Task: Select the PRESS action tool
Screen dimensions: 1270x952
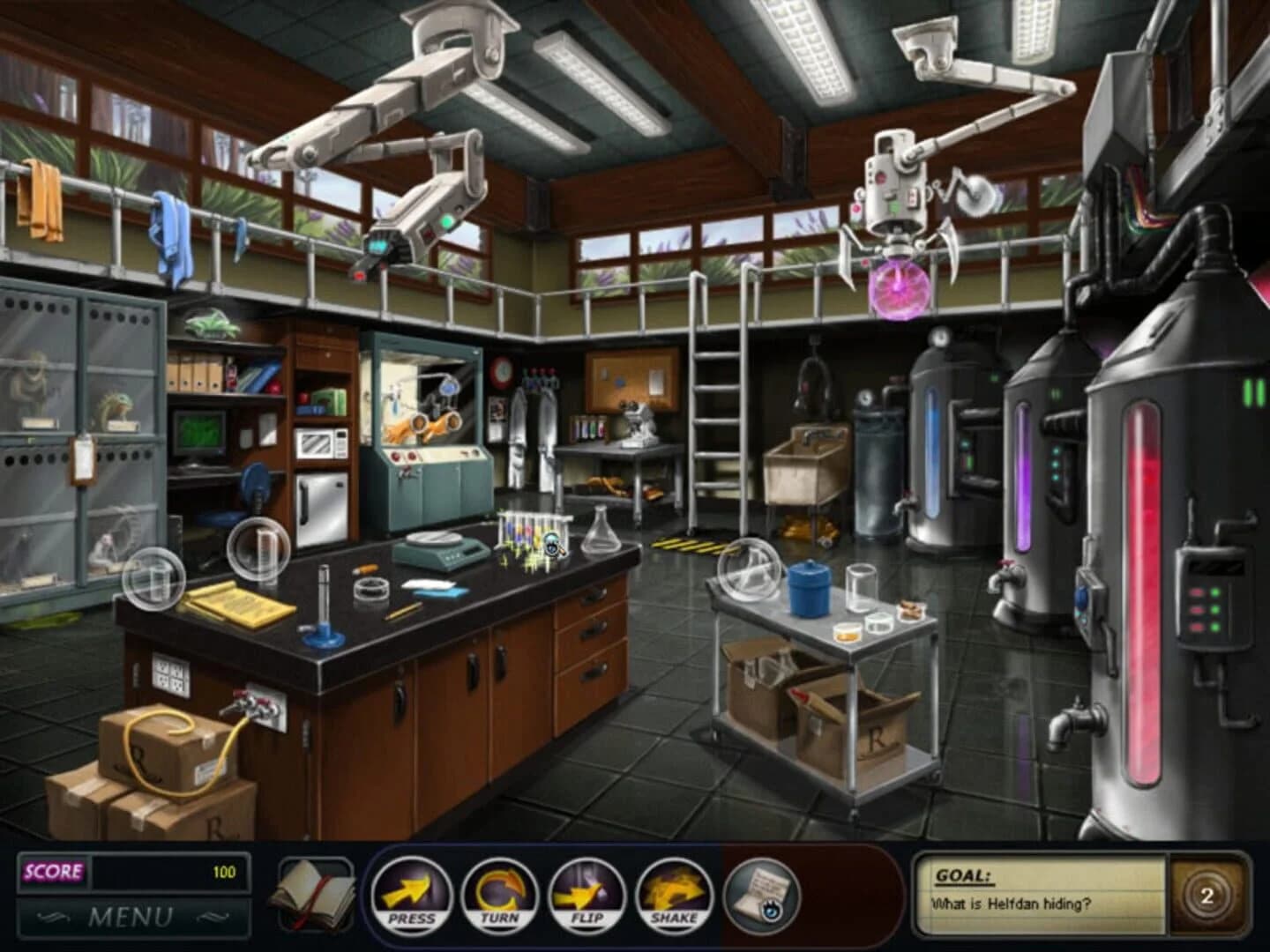Action: click(414, 897)
